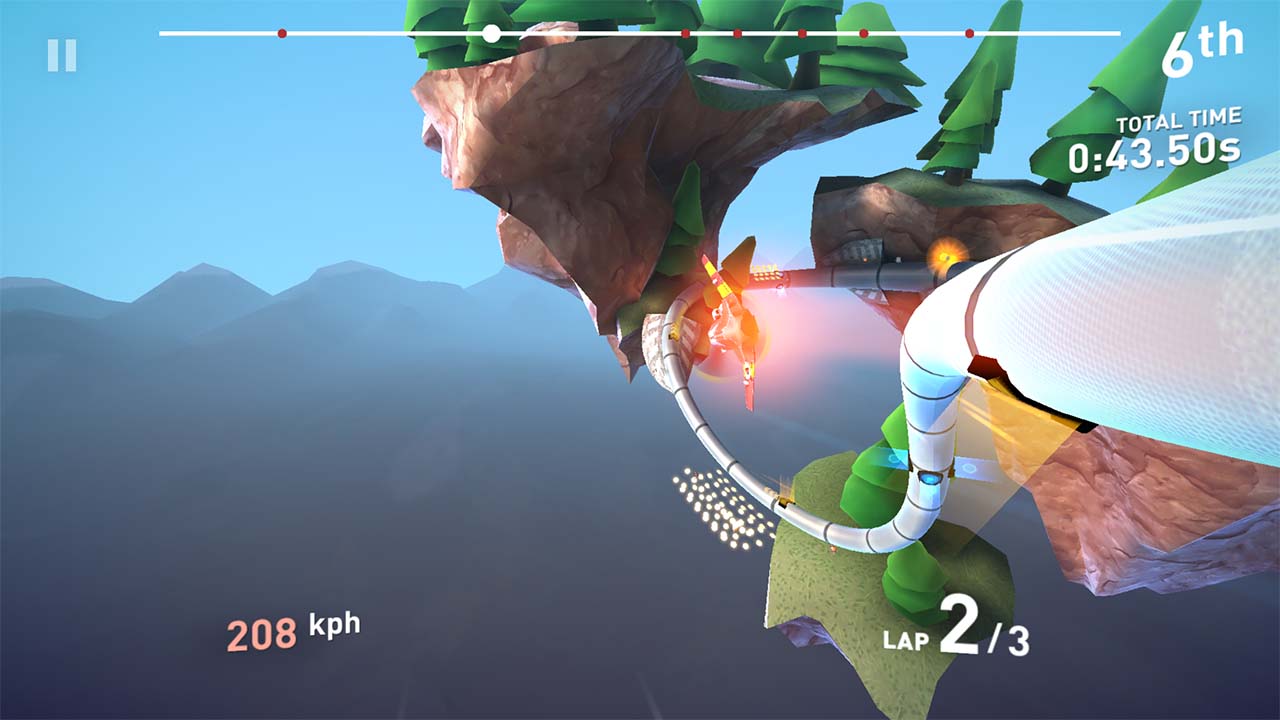Click the rightmost red dot on progress bar

click(x=968, y=35)
